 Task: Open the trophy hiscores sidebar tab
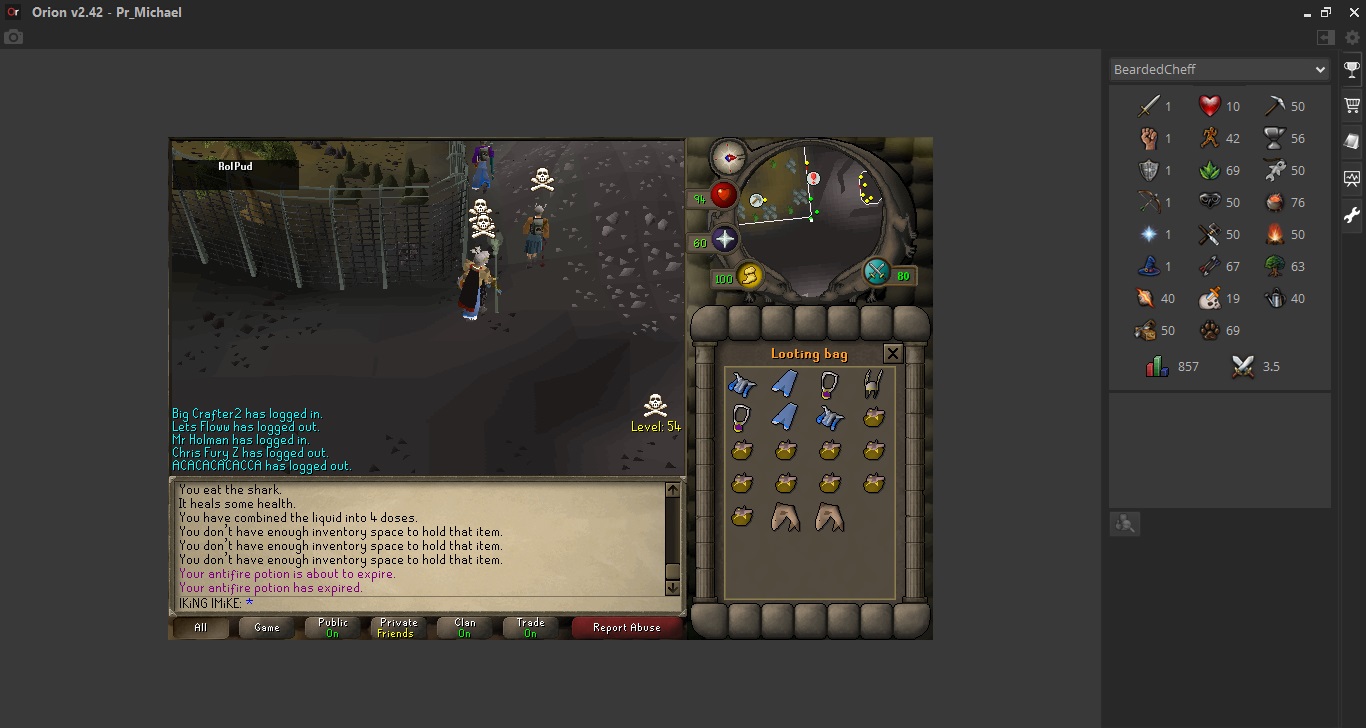pos(1352,70)
